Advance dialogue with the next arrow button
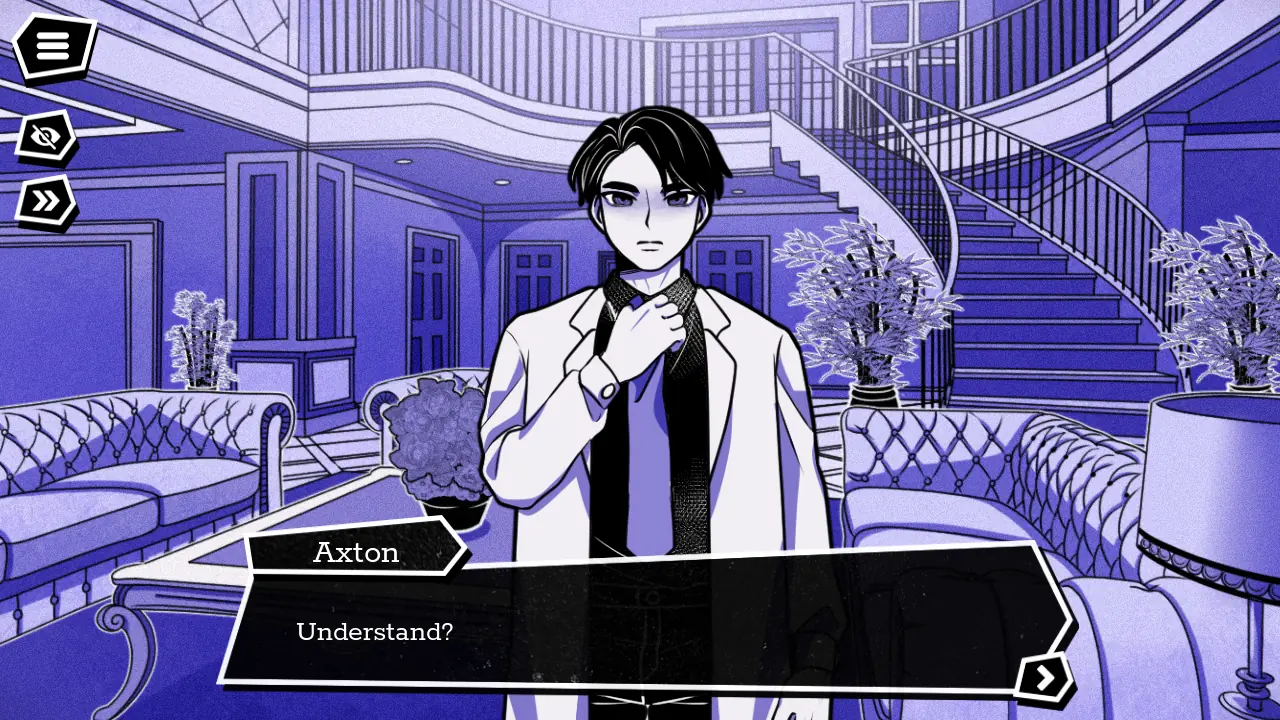1280x720 pixels. click(x=1045, y=678)
